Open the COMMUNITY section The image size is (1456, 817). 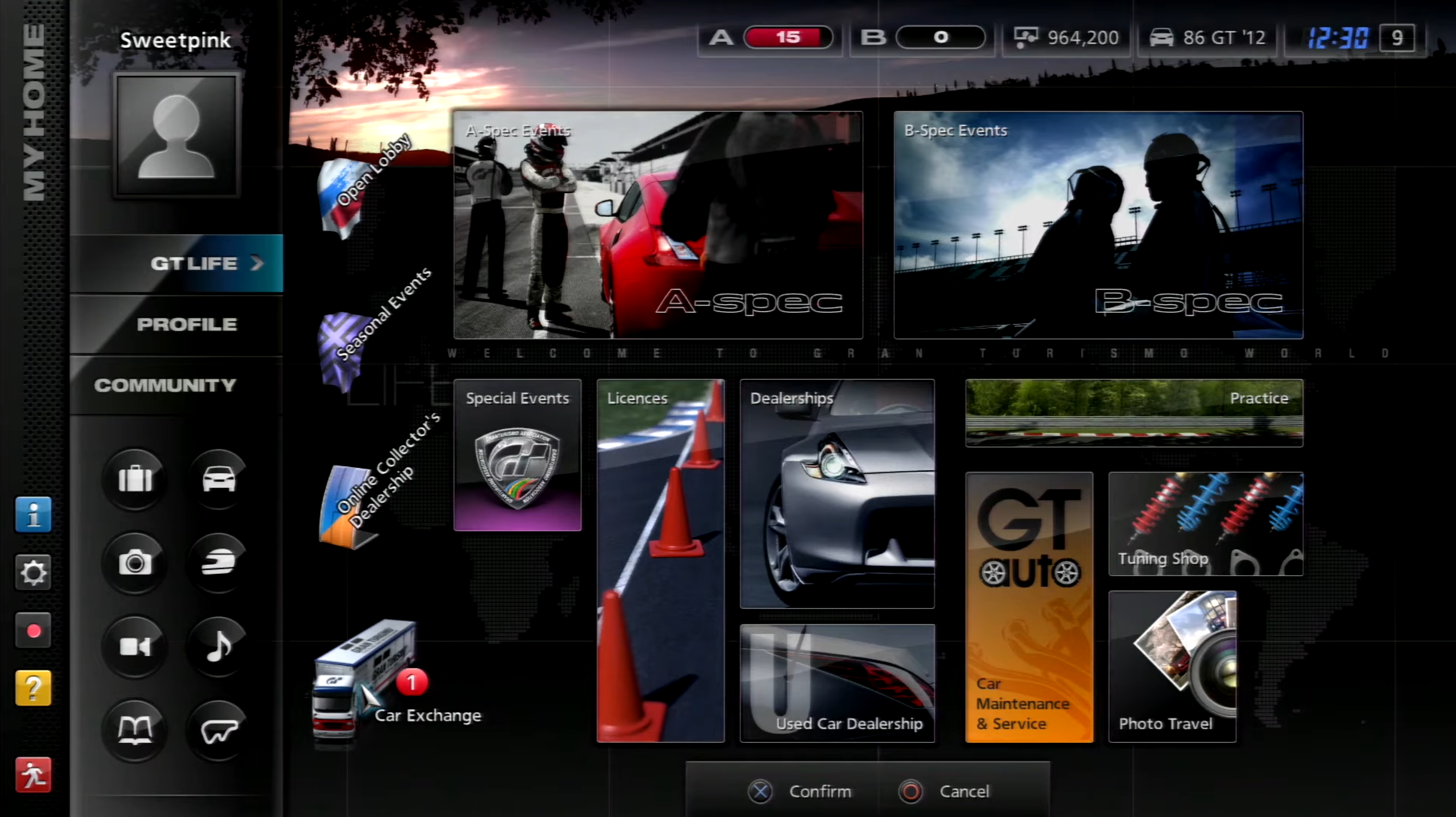tap(166, 385)
